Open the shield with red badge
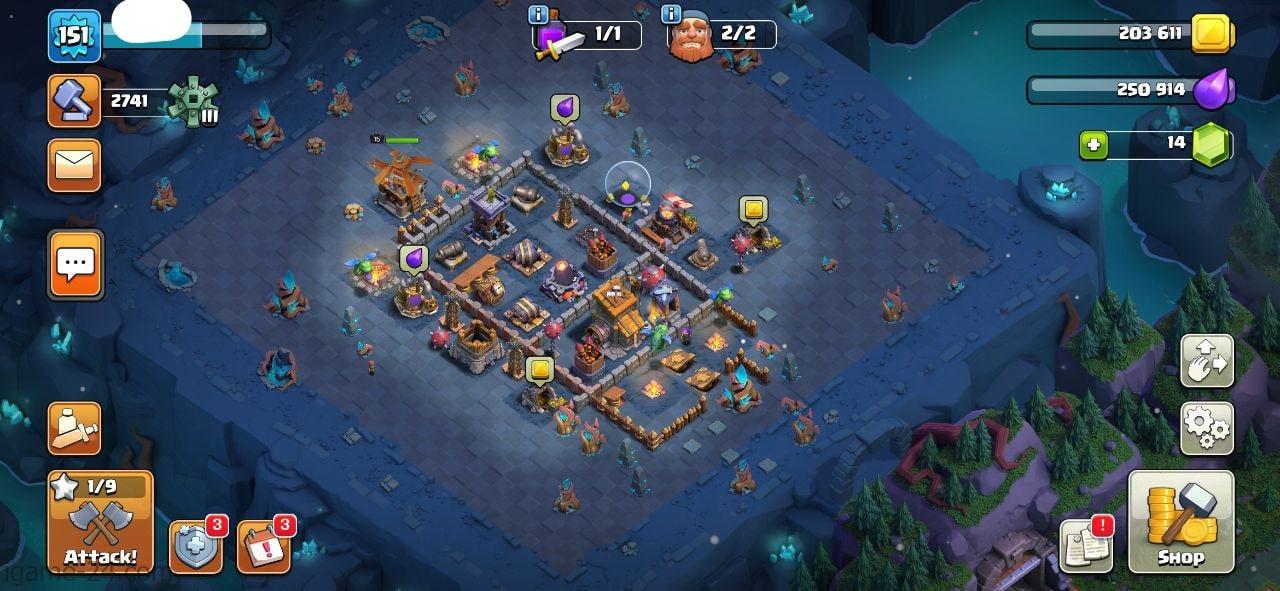The height and width of the screenshot is (591, 1280). [x=194, y=547]
